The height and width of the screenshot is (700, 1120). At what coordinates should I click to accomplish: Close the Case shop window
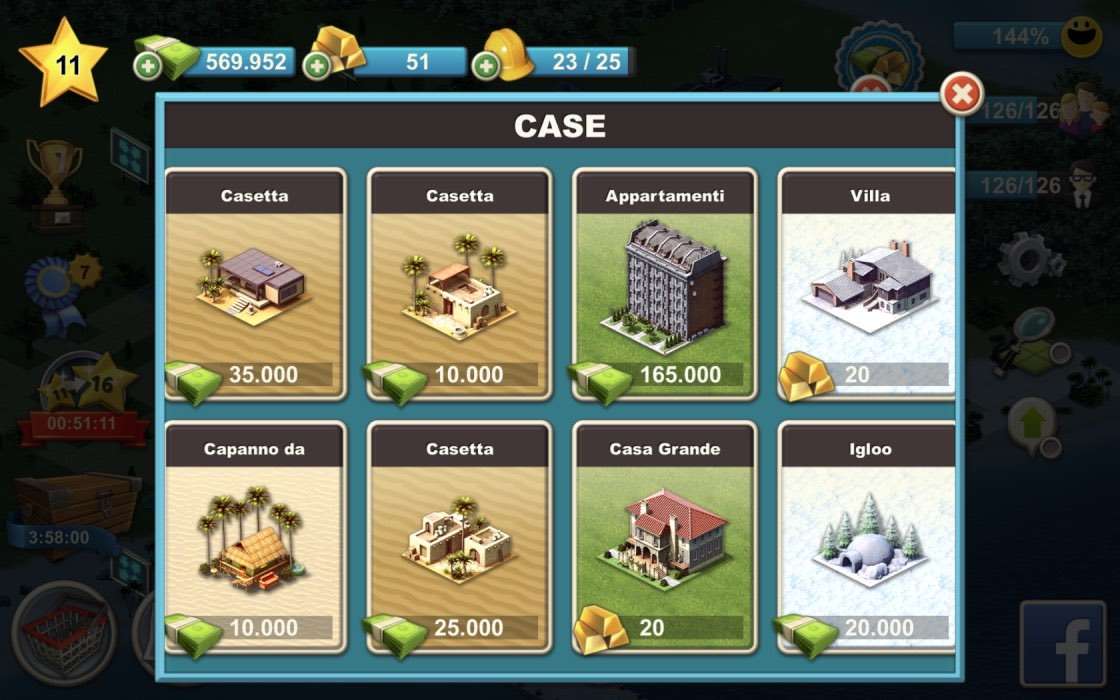(x=961, y=95)
